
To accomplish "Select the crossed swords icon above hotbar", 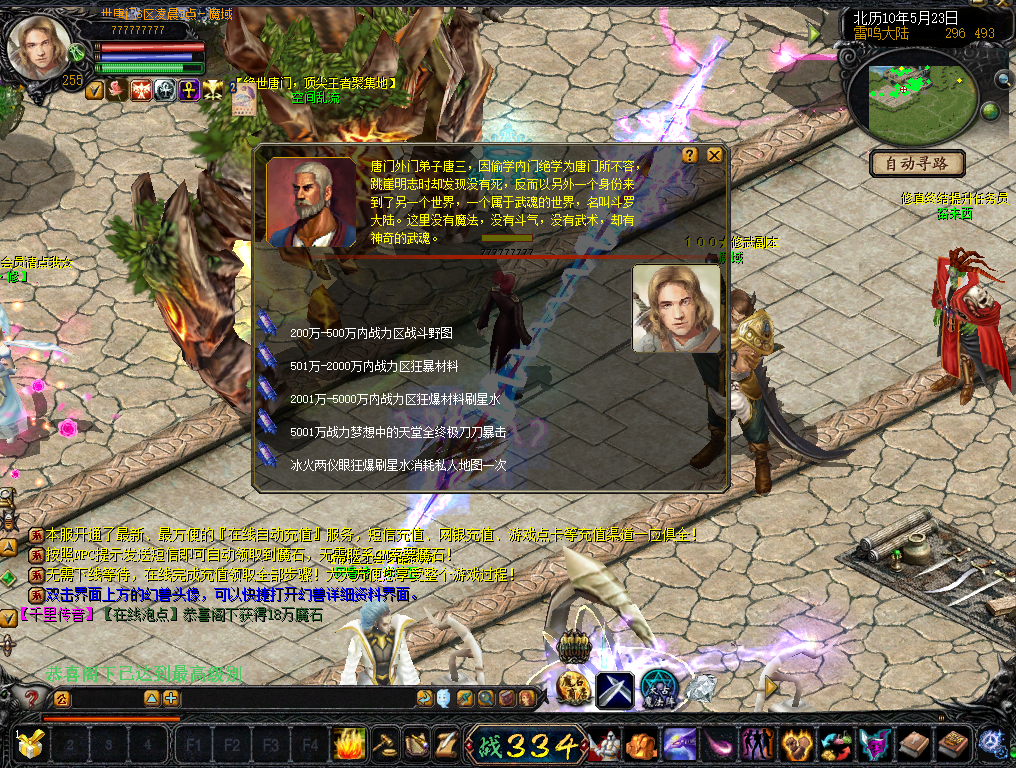I will point(614,689).
